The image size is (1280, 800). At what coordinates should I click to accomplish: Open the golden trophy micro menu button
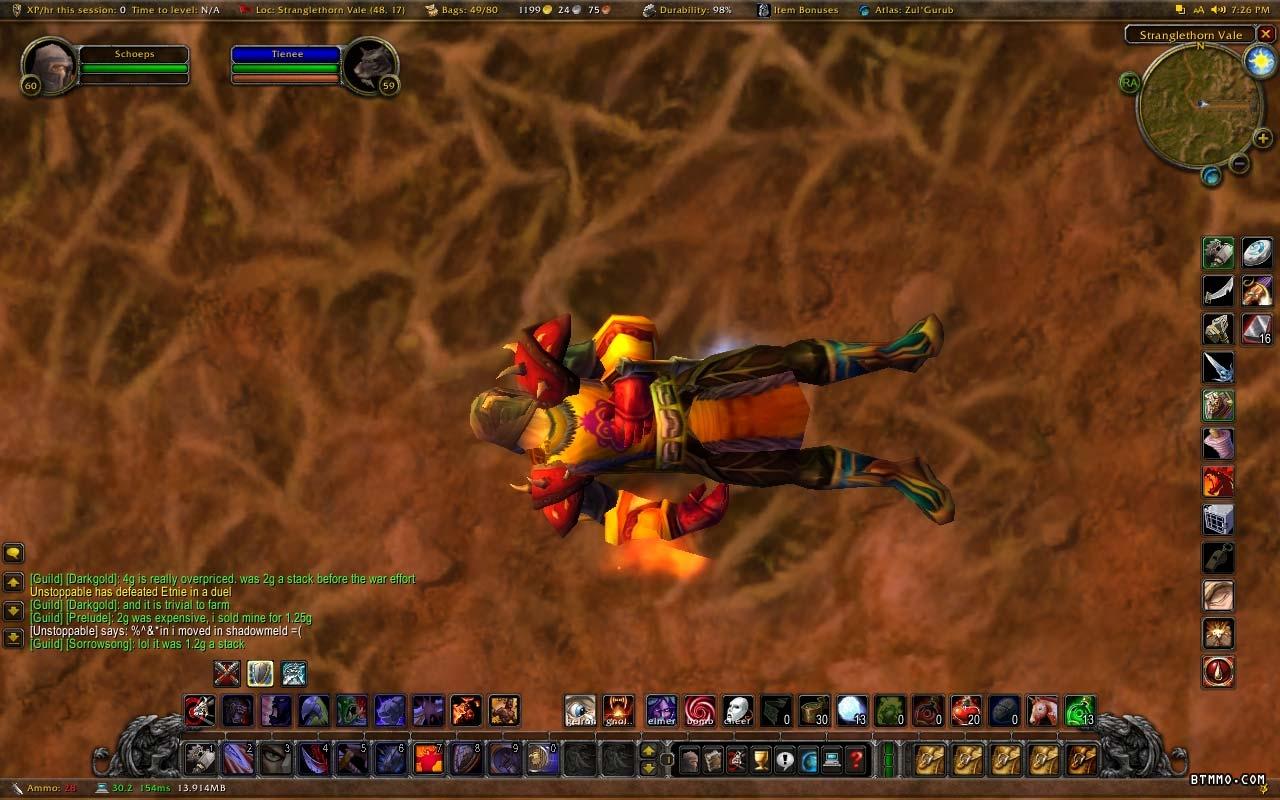[761, 760]
